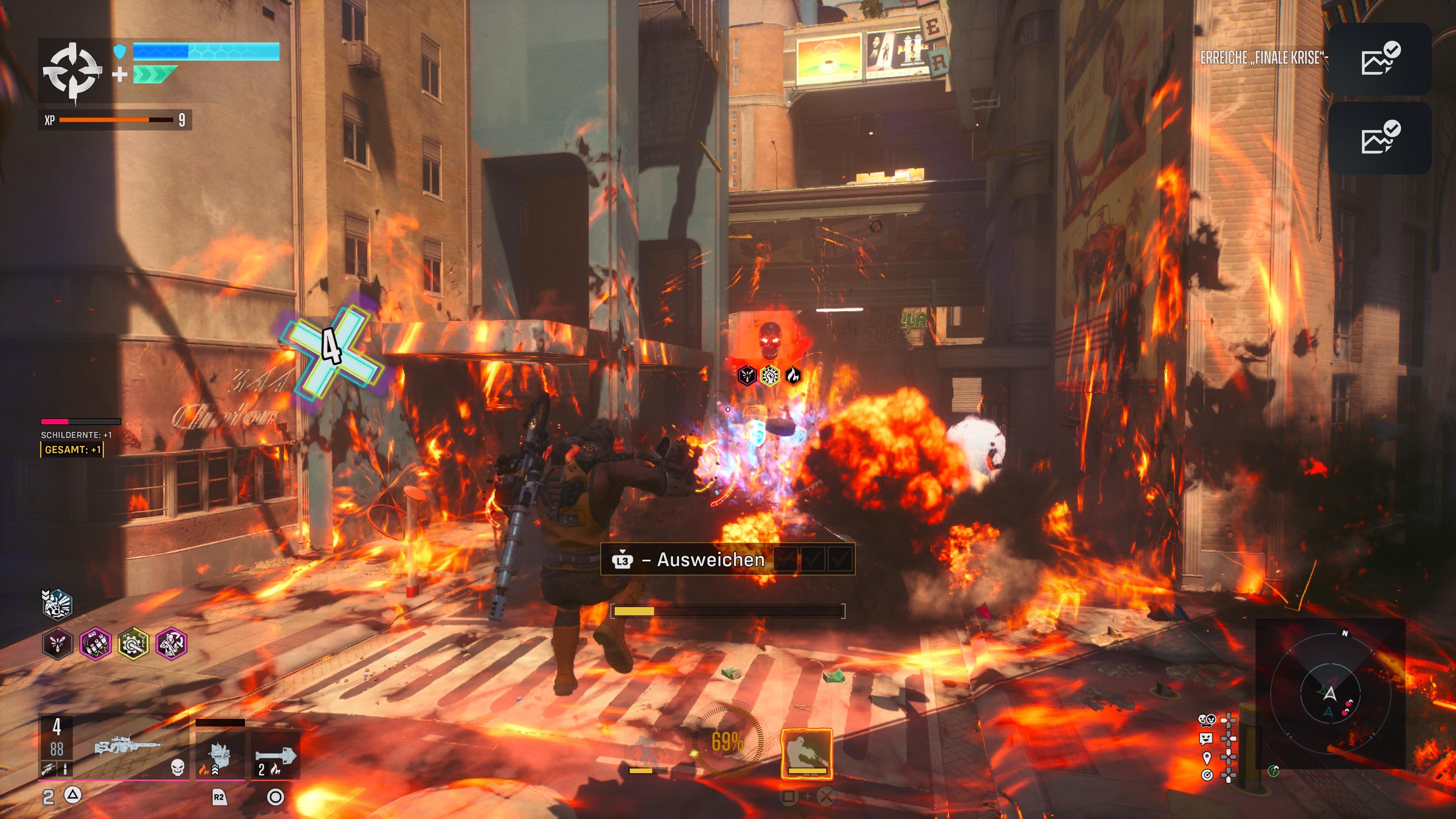This screenshot has height=819, width=1456.
Task: Open the top screenshot notification card
Action: pos(1379,60)
